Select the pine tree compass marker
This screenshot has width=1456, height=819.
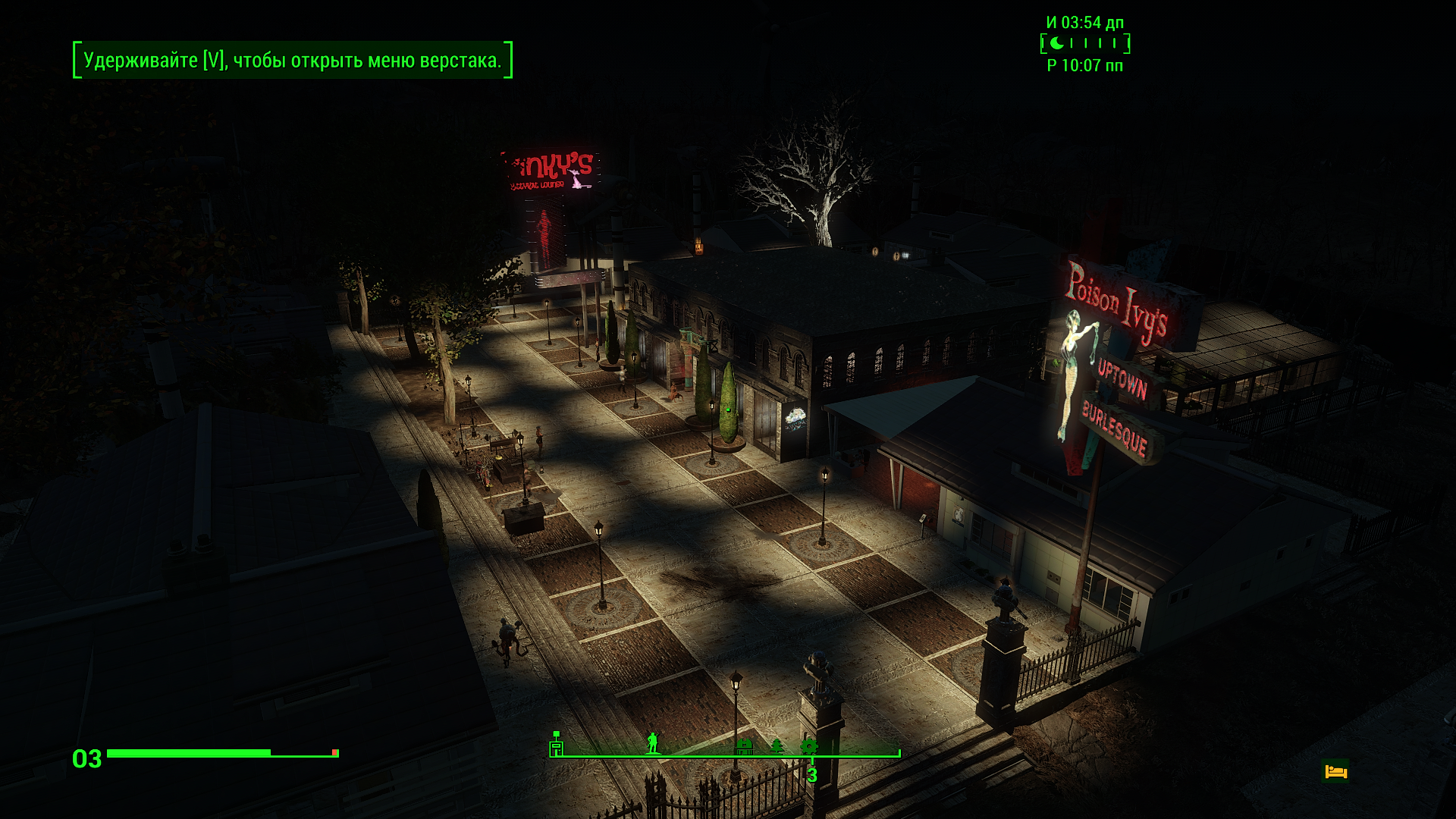coord(777,746)
